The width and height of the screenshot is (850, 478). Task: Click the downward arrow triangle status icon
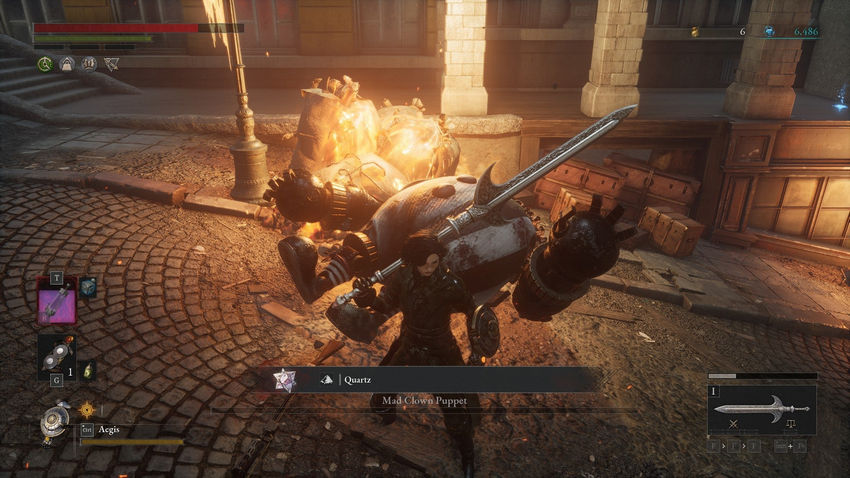click(x=111, y=64)
